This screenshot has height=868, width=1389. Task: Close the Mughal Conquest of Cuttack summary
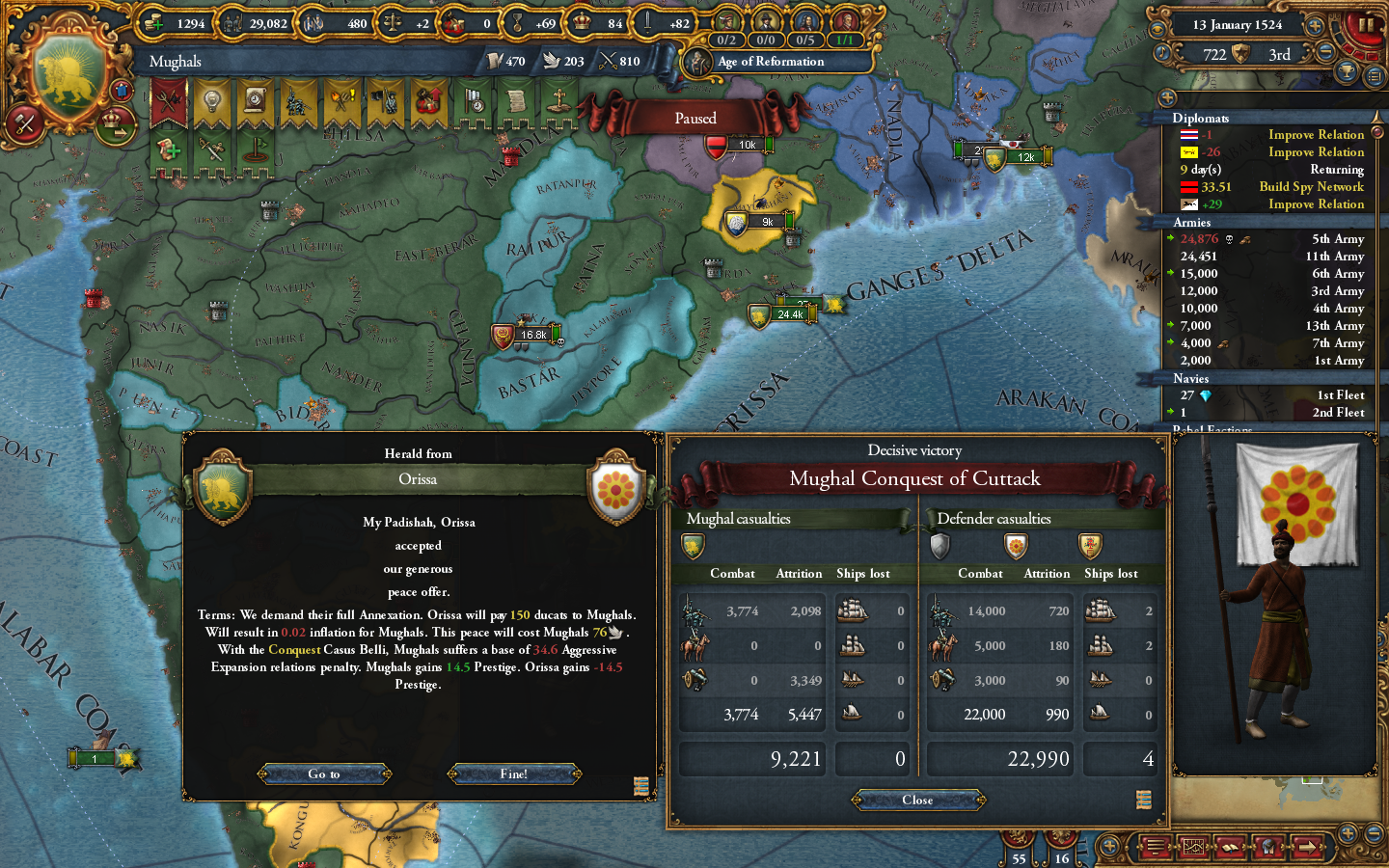(917, 800)
